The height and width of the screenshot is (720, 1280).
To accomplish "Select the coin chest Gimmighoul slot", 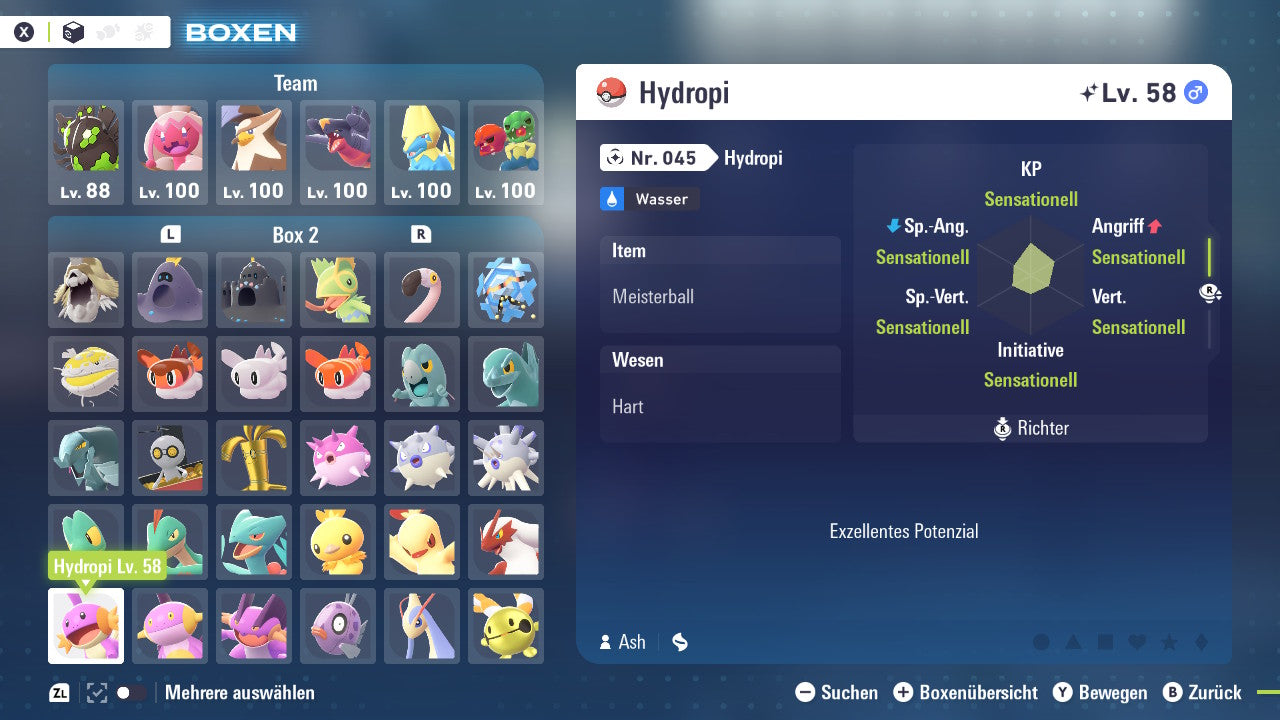I will (x=170, y=458).
